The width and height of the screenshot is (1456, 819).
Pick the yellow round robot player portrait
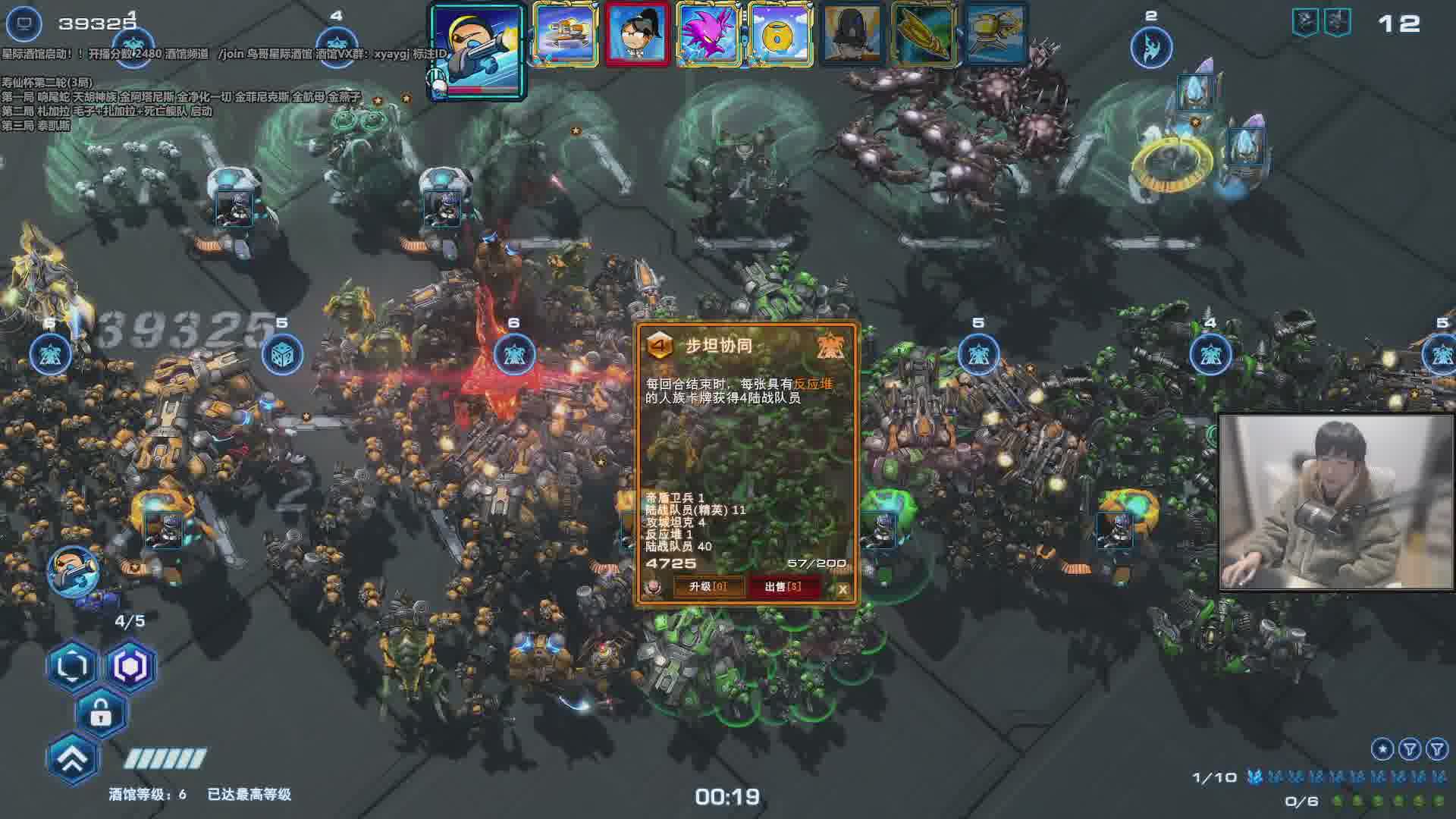pyautogui.click(x=780, y=34)
